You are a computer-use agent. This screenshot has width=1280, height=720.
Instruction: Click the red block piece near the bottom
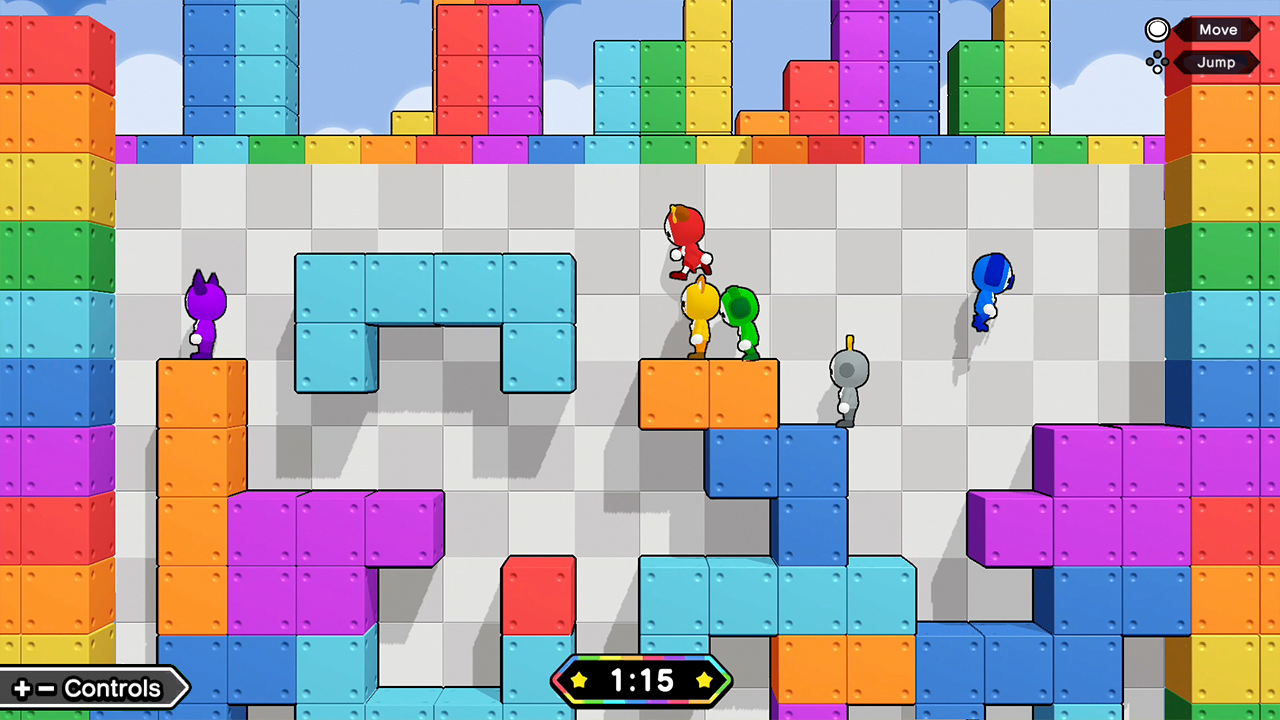pyautogui.click(x=540, y=595)
